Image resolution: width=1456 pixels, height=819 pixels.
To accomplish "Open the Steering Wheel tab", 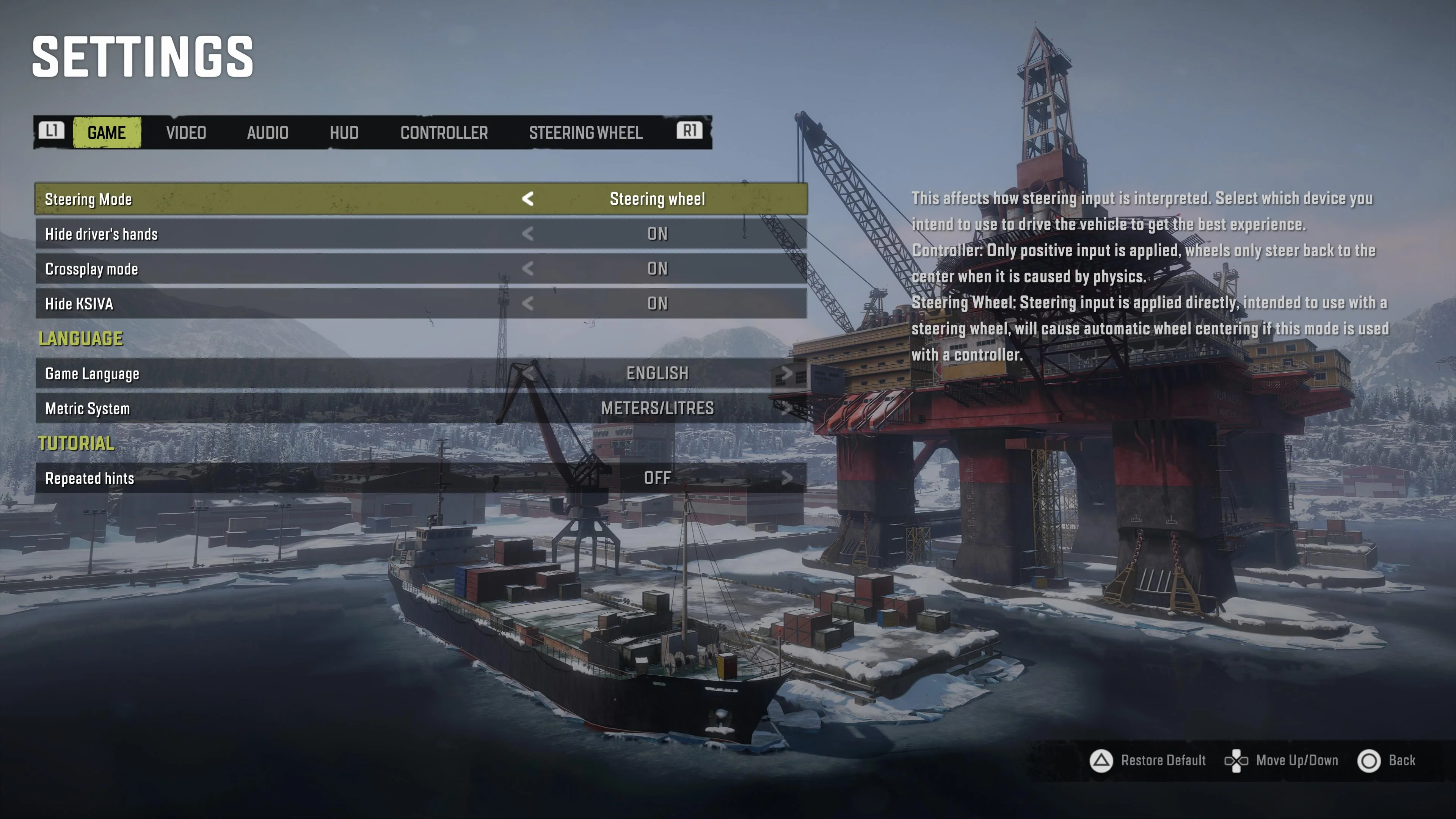I will point(585,133).
